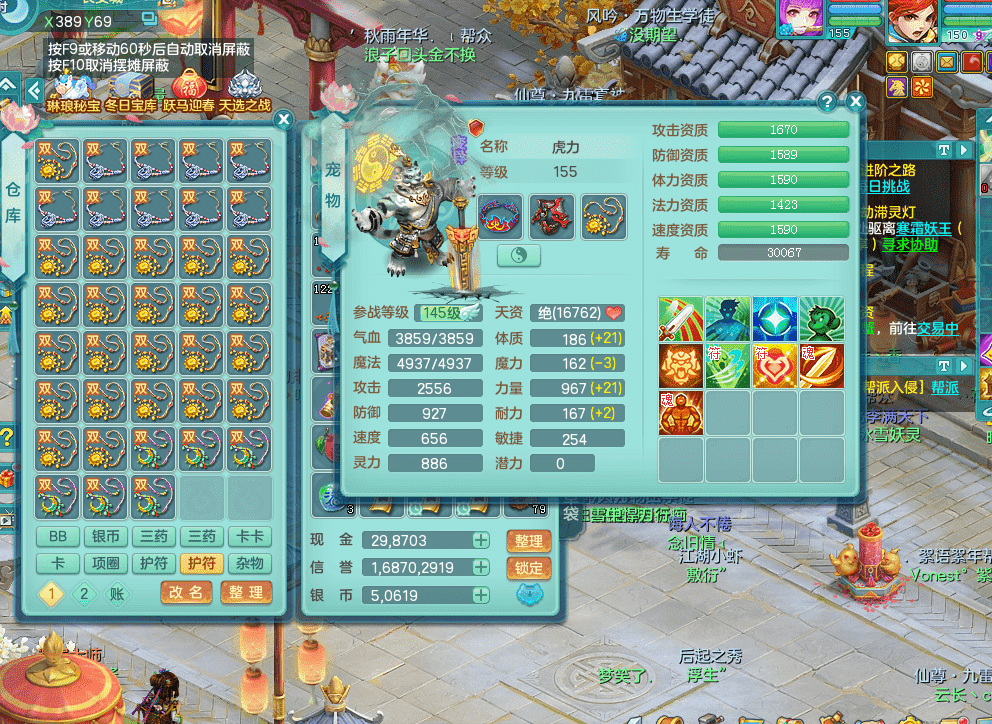Open the 天选之战 event icon

(x=244, y=91)
